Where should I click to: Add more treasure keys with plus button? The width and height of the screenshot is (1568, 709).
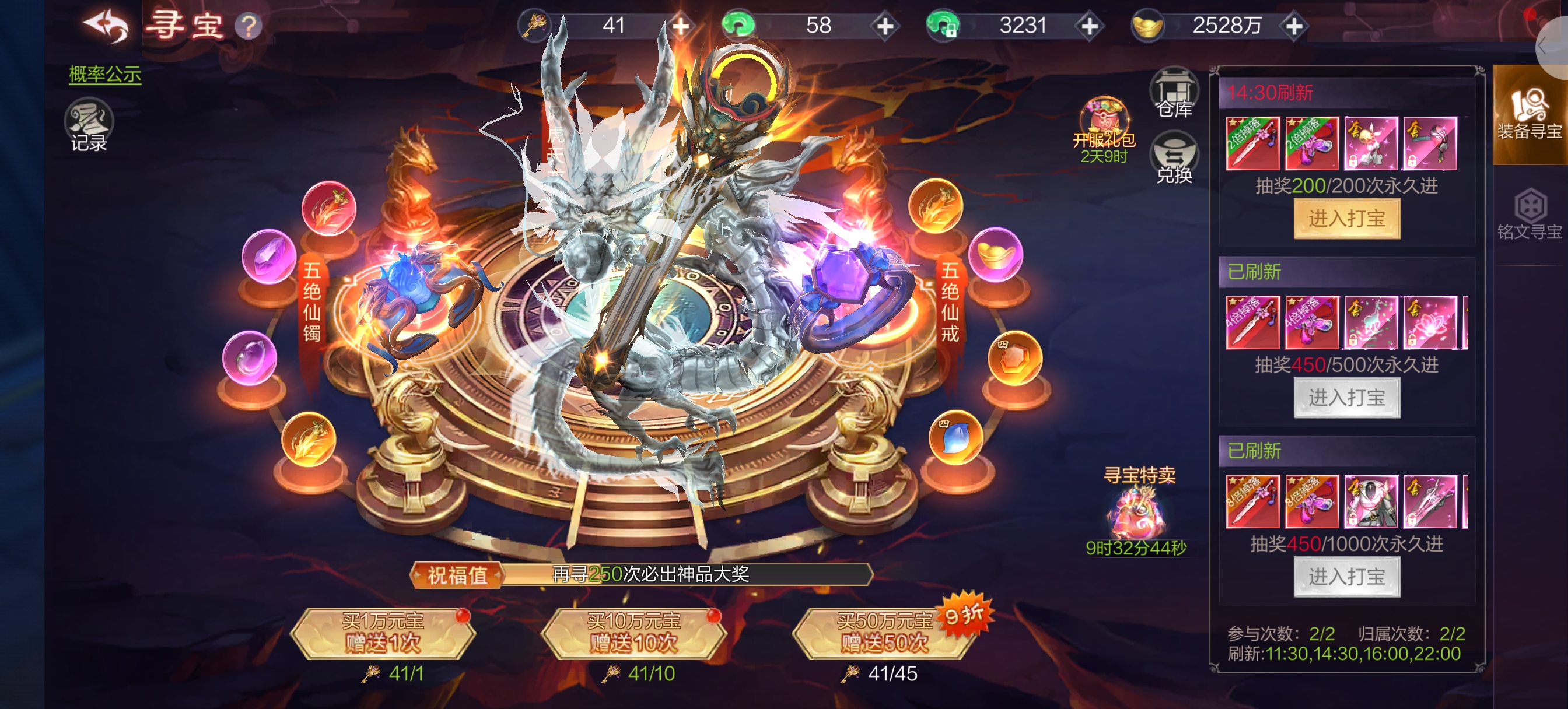[x=681, y=26]
